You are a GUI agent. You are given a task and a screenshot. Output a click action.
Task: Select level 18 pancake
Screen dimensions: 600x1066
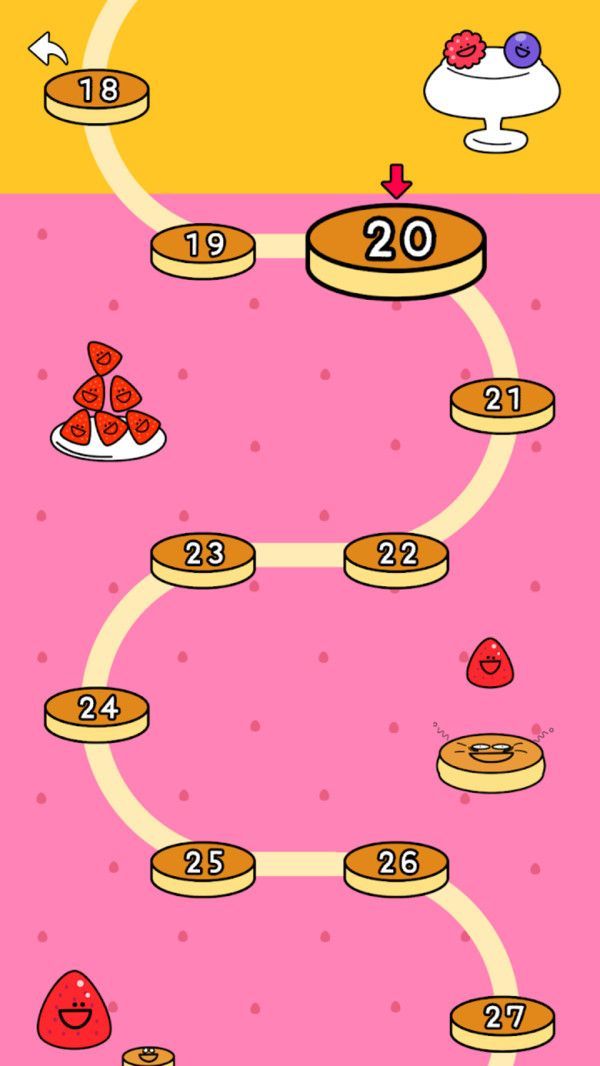coord(97,93)
